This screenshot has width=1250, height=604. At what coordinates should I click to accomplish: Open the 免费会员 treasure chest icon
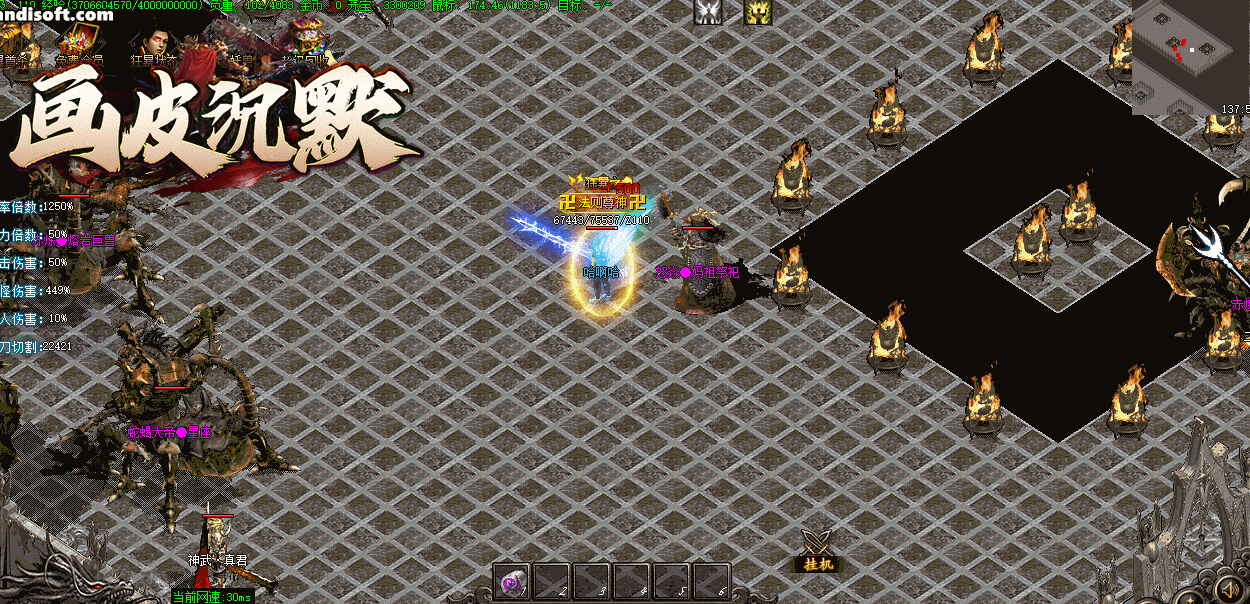[x=80, y=42]
